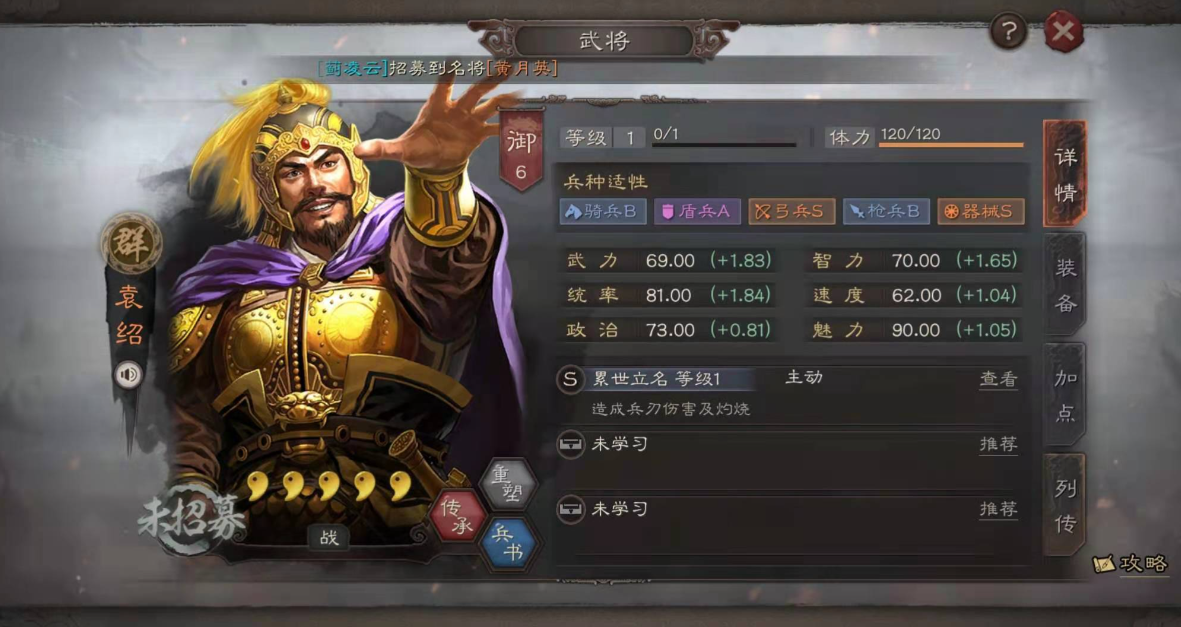Show the 列传 biography tab
Screen dimensions: 1181x627
click(x=1064, y=505)
